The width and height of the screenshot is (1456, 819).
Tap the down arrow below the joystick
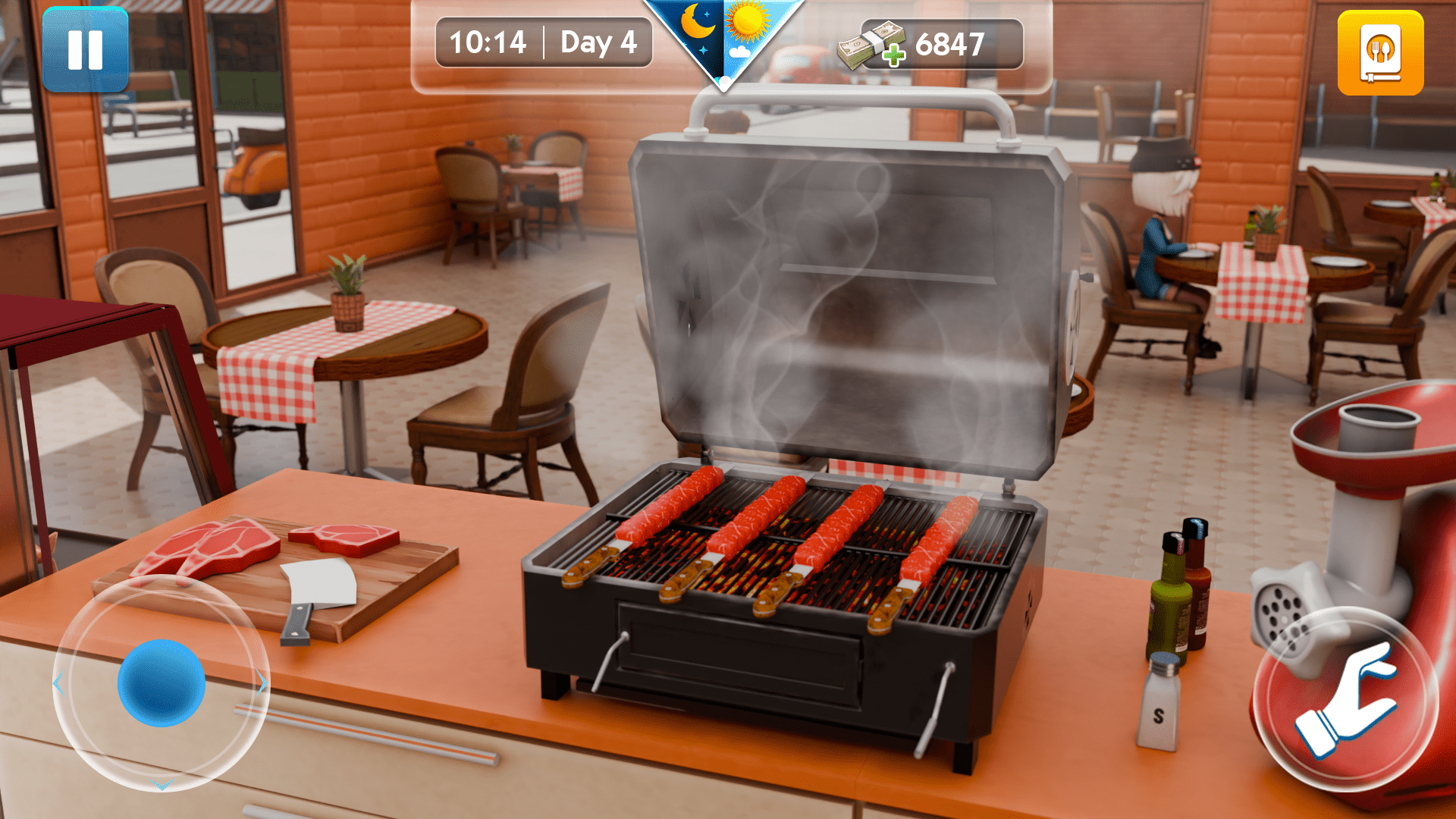162,786
